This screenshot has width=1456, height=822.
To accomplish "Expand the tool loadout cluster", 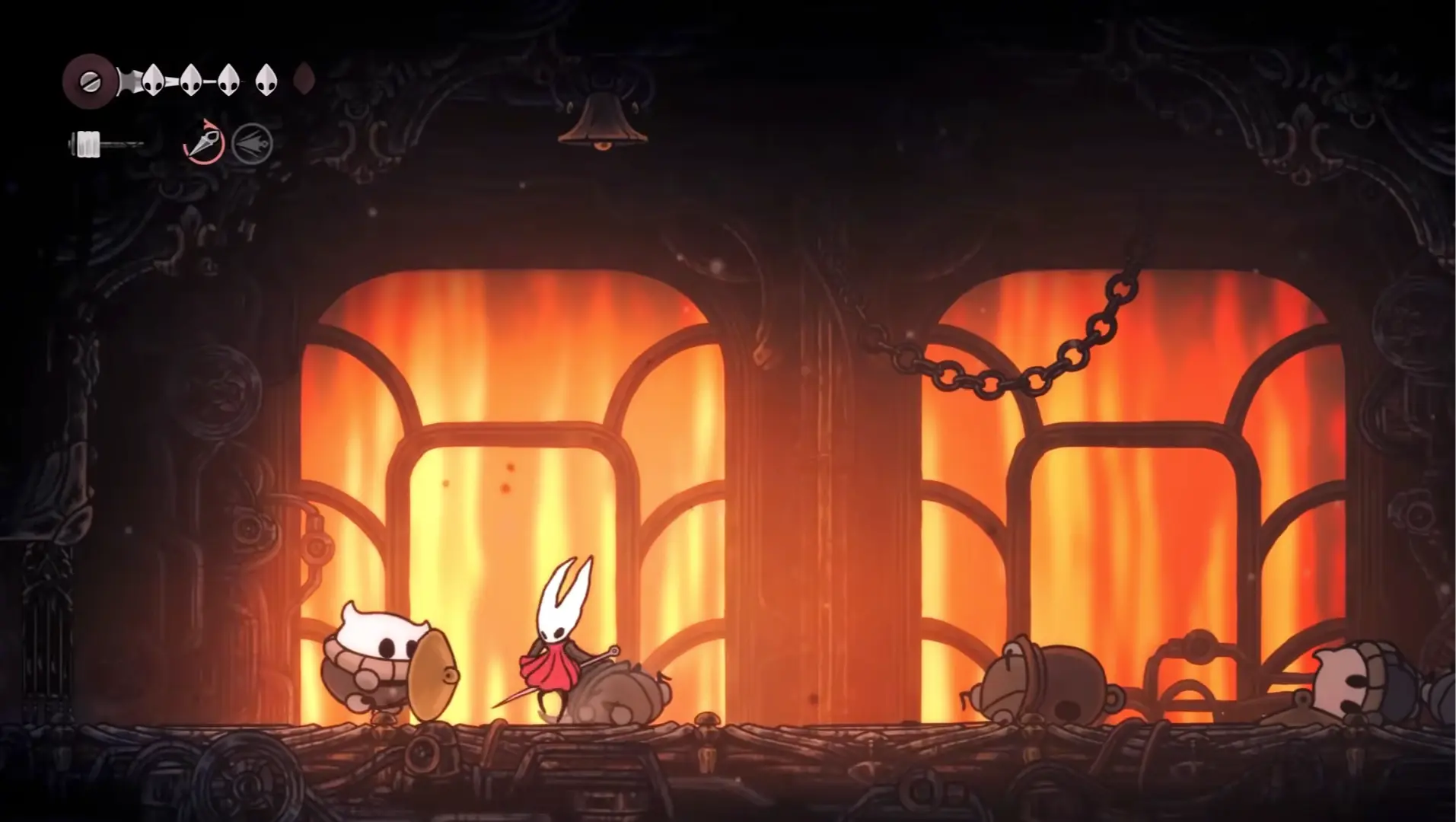I will [x=228, y=142].
